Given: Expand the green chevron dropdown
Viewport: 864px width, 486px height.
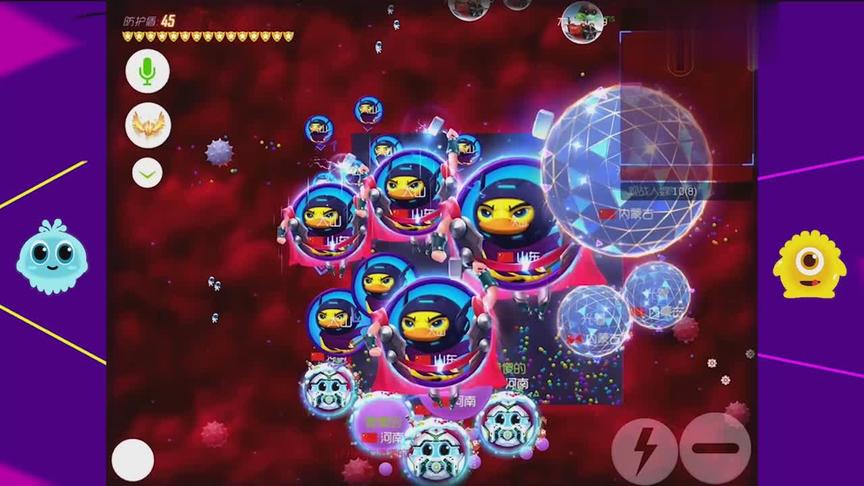Looking at the screenshot, I should [x=147, y=173].
